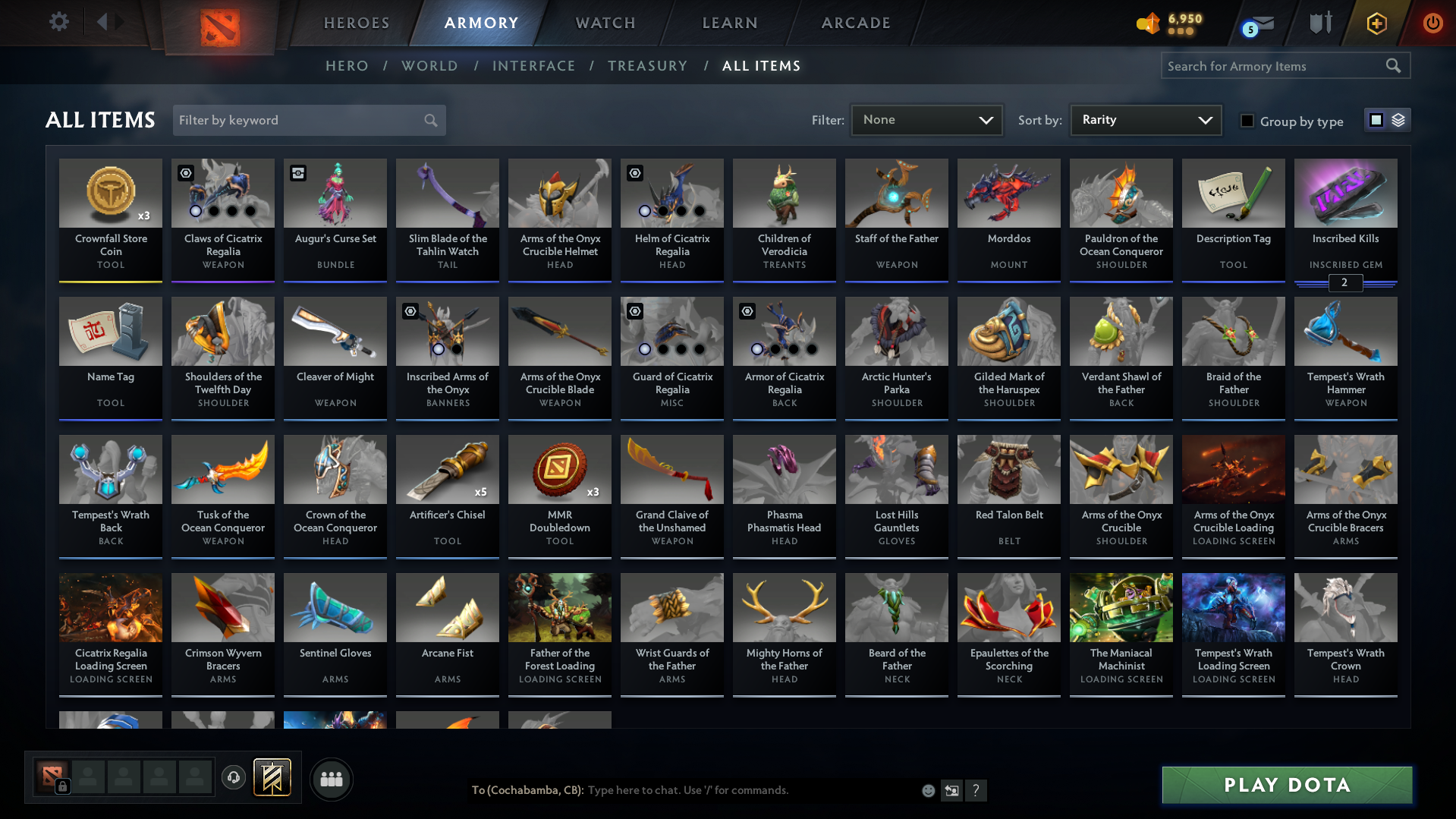Viewport: 1456px width, 819px height.
Task: Click the question mark help button near chat
Action: pyautogui.click(x=976, y=790)
